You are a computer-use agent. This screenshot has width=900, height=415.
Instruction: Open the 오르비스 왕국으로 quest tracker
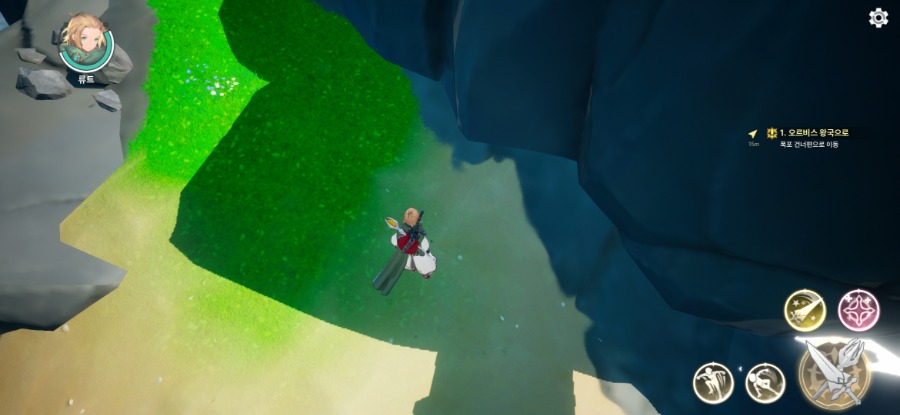(813, 133)
